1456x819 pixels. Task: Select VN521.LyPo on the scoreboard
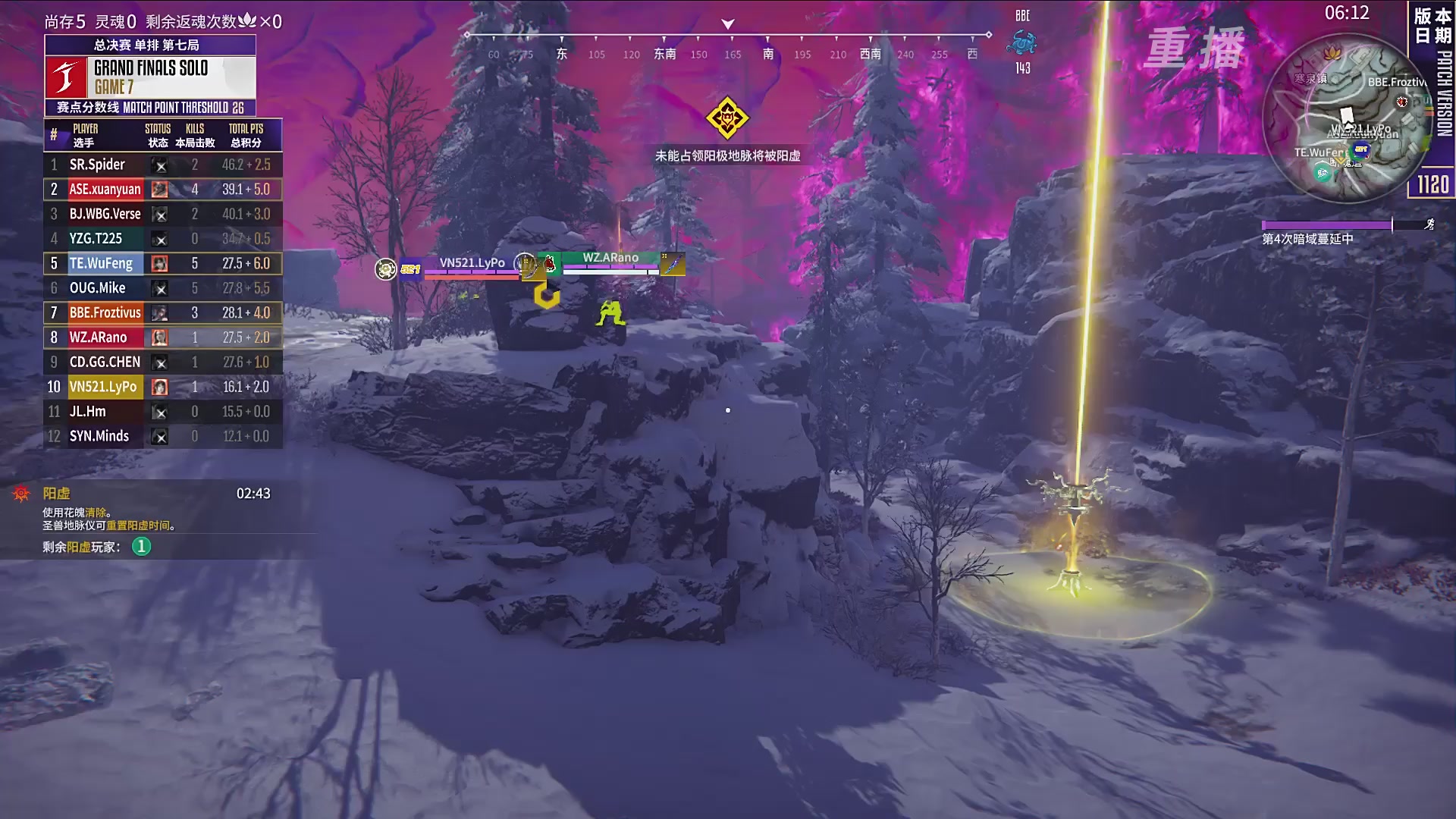(163, 387)
